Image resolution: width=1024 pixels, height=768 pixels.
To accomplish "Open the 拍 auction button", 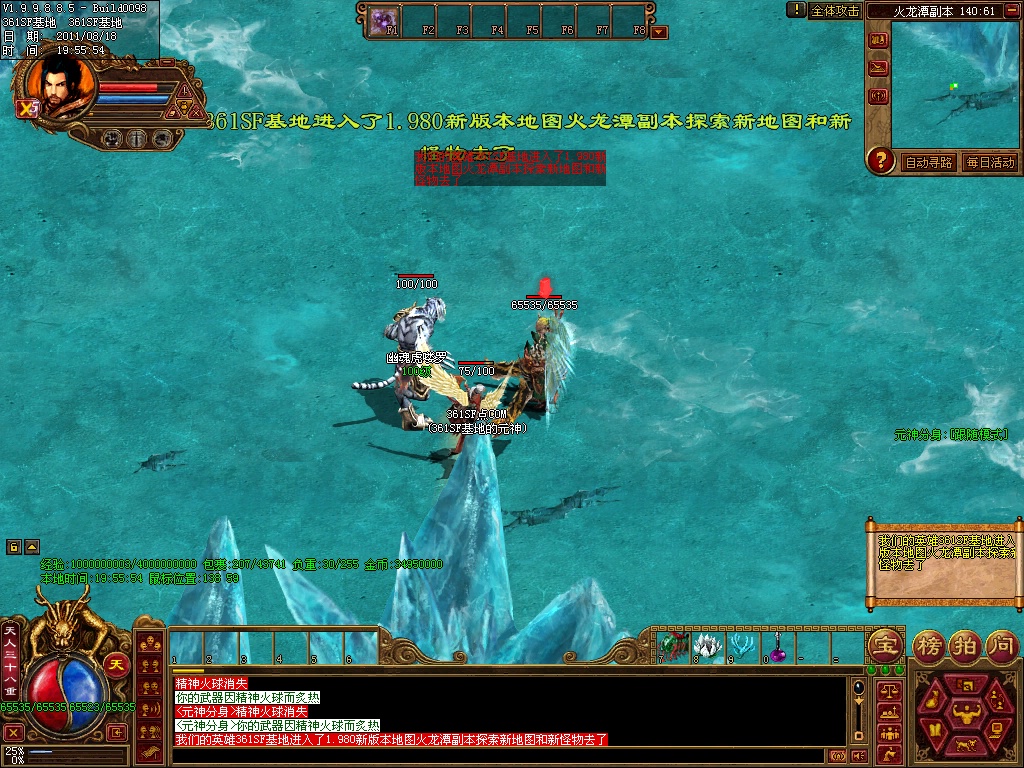I will coord(964,645).
